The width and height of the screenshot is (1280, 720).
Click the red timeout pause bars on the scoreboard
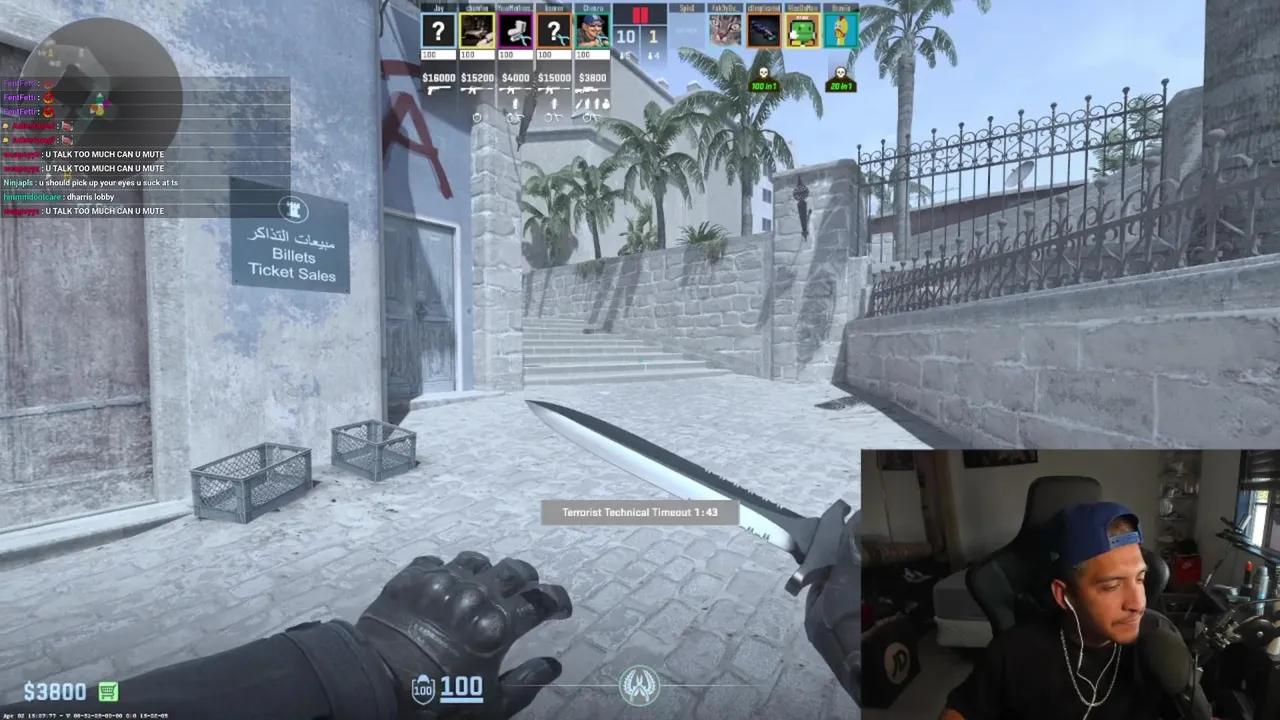coord(639,15)
